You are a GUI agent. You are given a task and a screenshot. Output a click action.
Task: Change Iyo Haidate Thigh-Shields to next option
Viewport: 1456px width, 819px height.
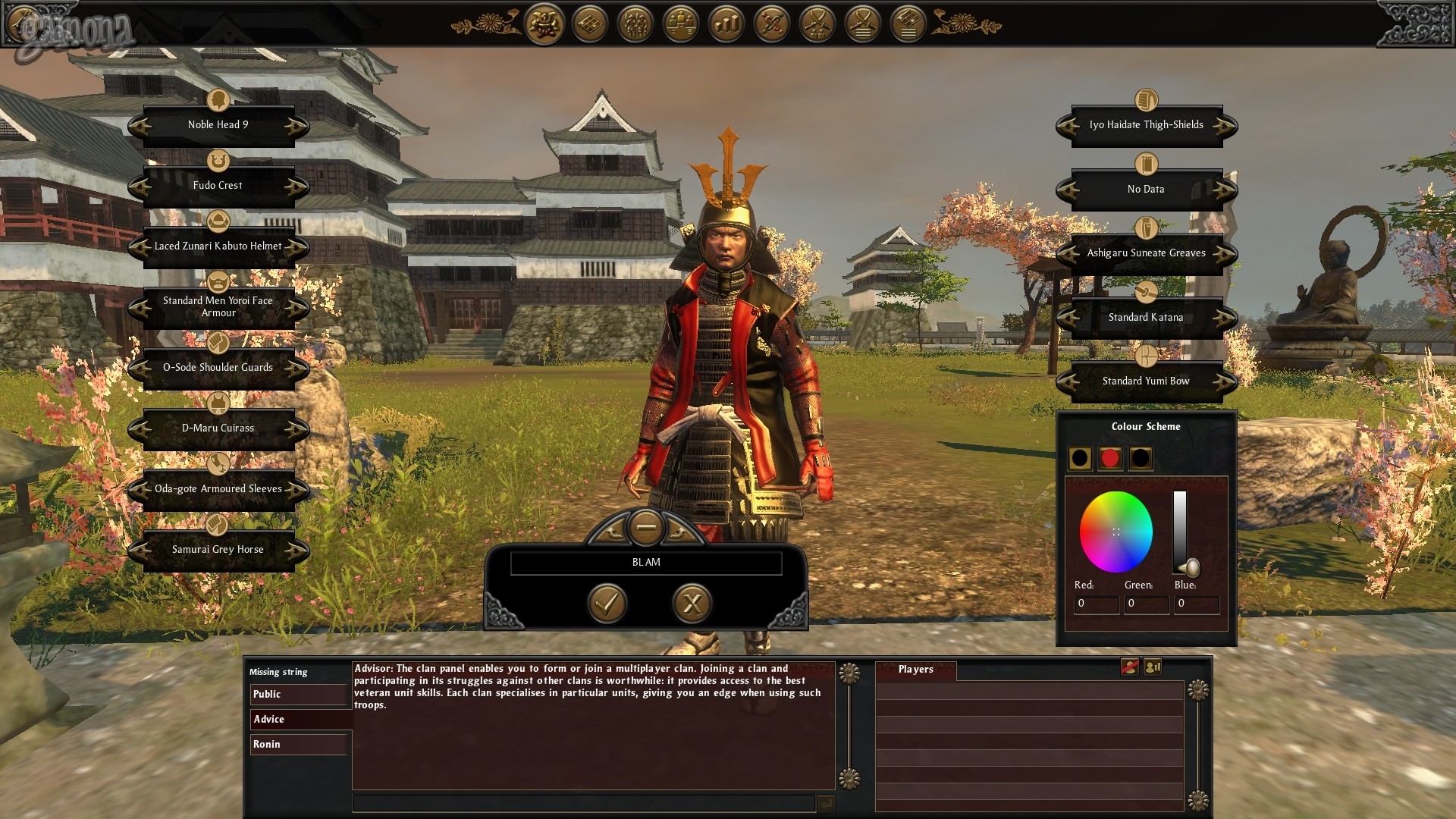click(x=1225, y=126)
